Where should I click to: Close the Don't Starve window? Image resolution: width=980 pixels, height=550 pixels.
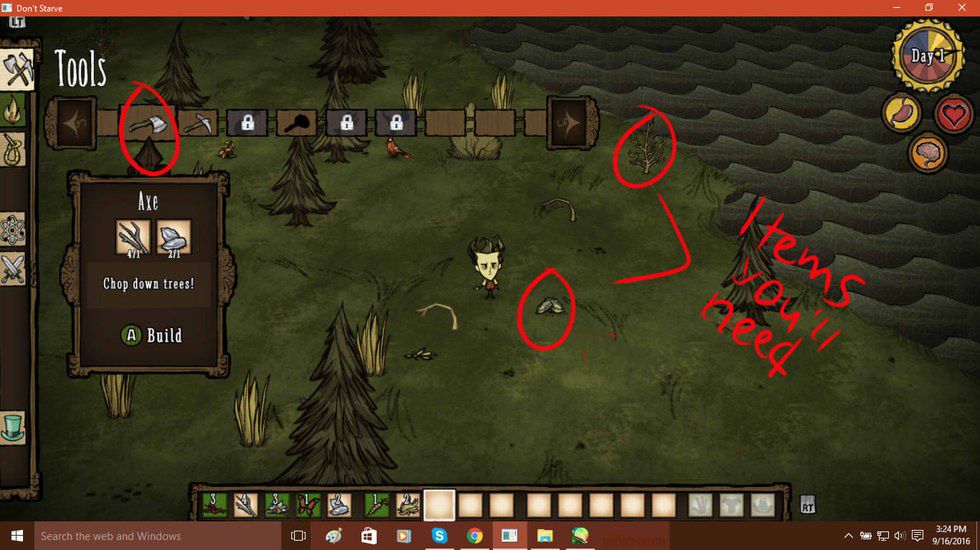pos(963,8)
